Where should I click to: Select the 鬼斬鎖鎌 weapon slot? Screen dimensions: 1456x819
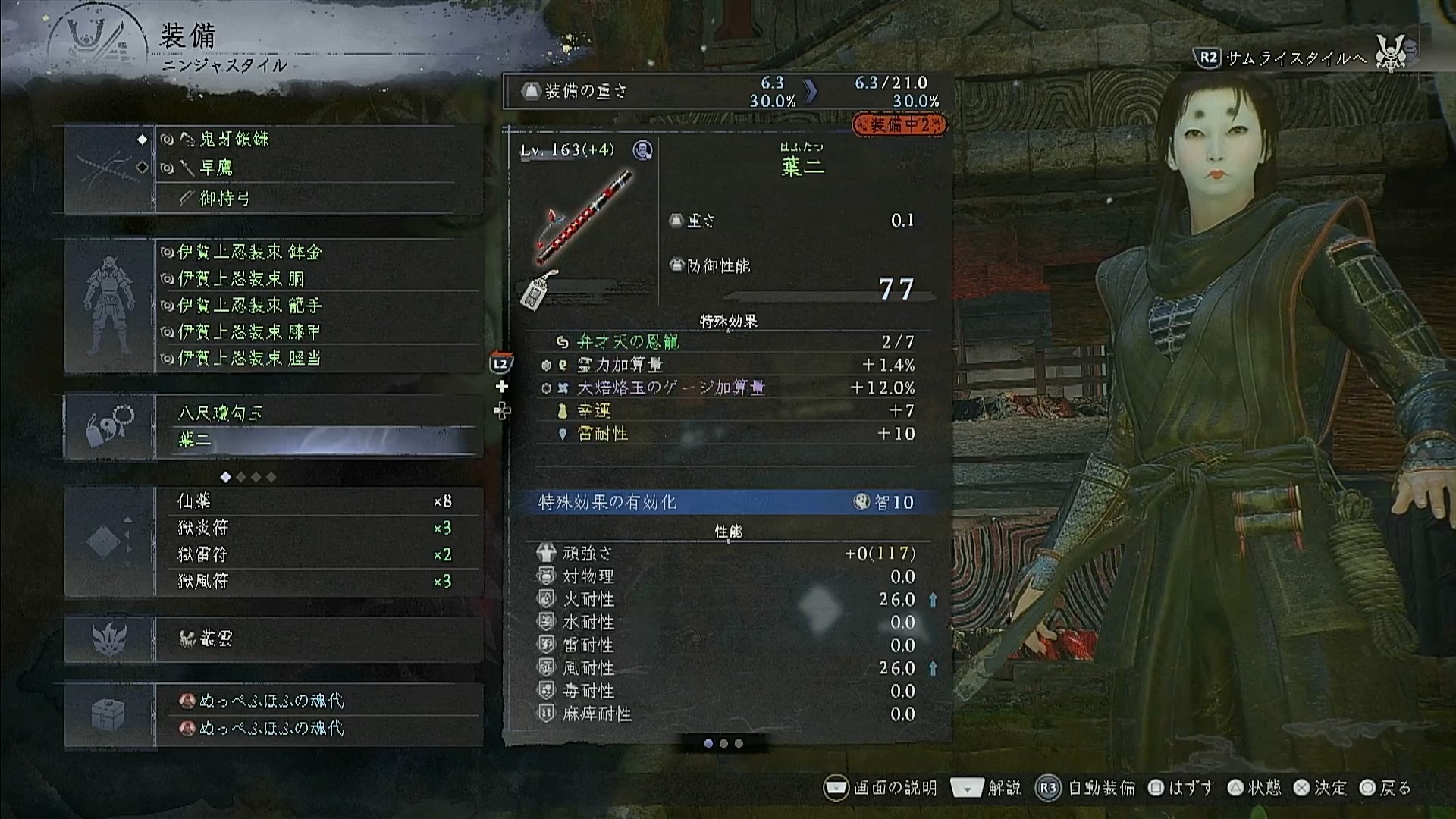click(x=318, y=140)
